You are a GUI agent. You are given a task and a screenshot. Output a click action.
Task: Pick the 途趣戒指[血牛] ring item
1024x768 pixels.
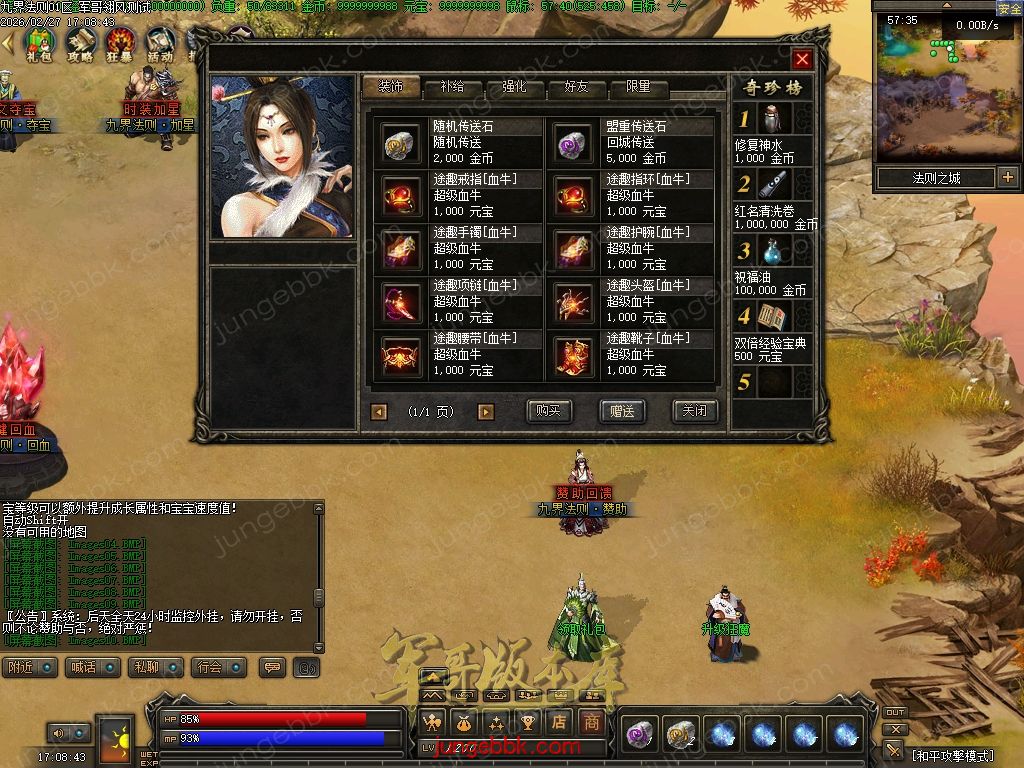pos(401,196)
